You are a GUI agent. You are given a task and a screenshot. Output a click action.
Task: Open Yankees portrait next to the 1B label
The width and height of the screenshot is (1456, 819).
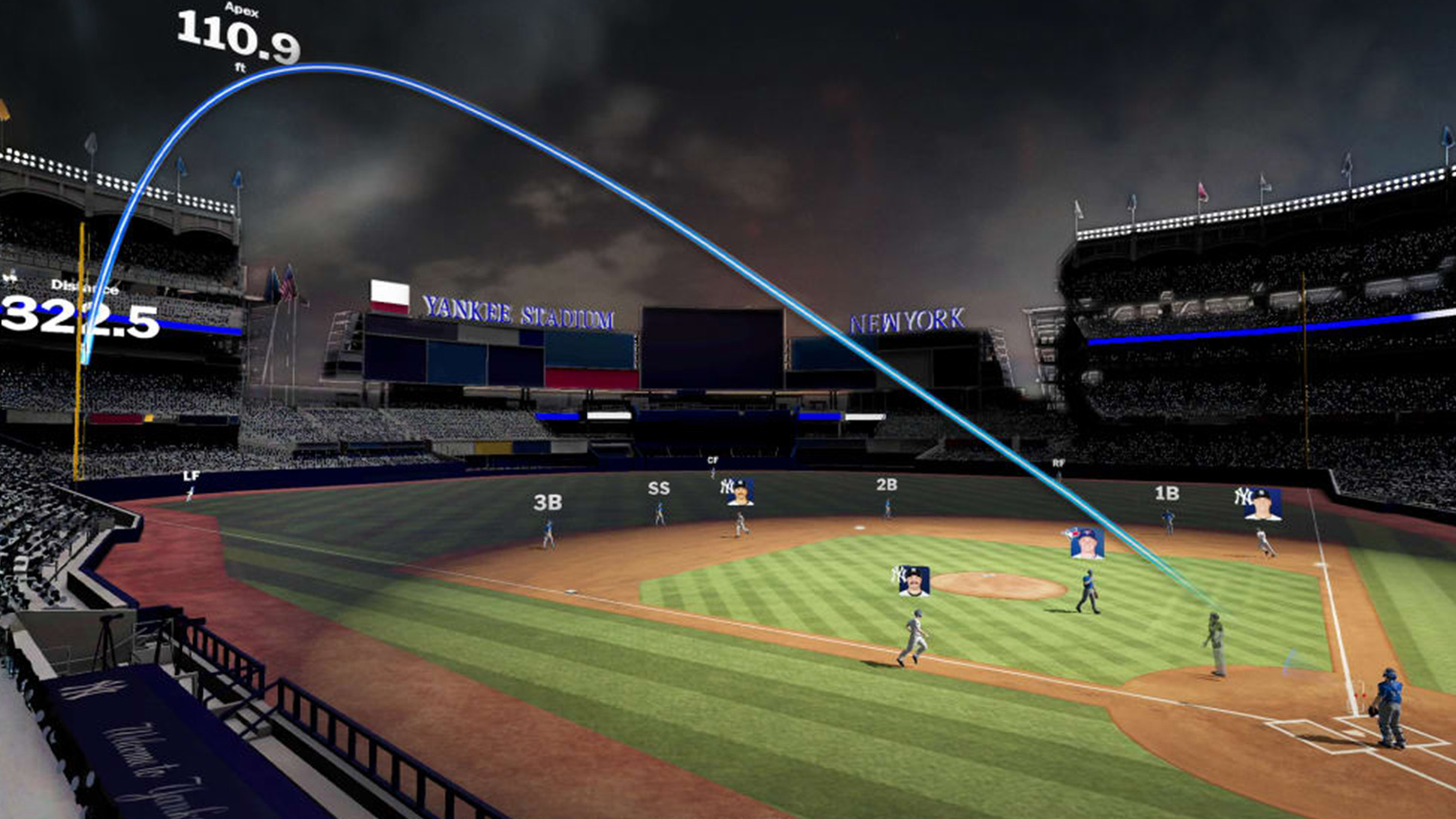tap(1263, 504)
